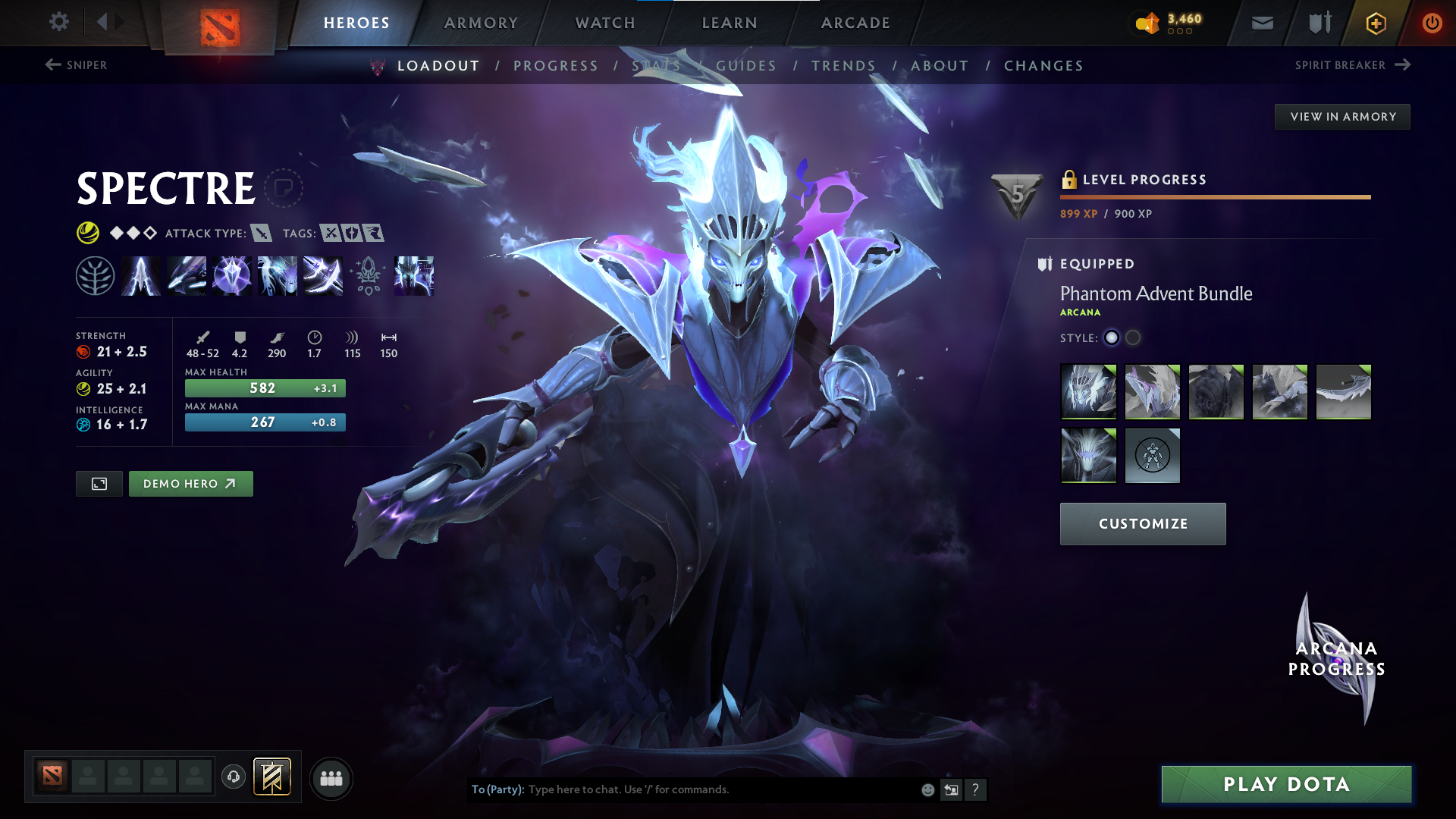Open the ARMORY menu item
Image resolution: width=1456 pixels, height=819 pixels.
481,23
